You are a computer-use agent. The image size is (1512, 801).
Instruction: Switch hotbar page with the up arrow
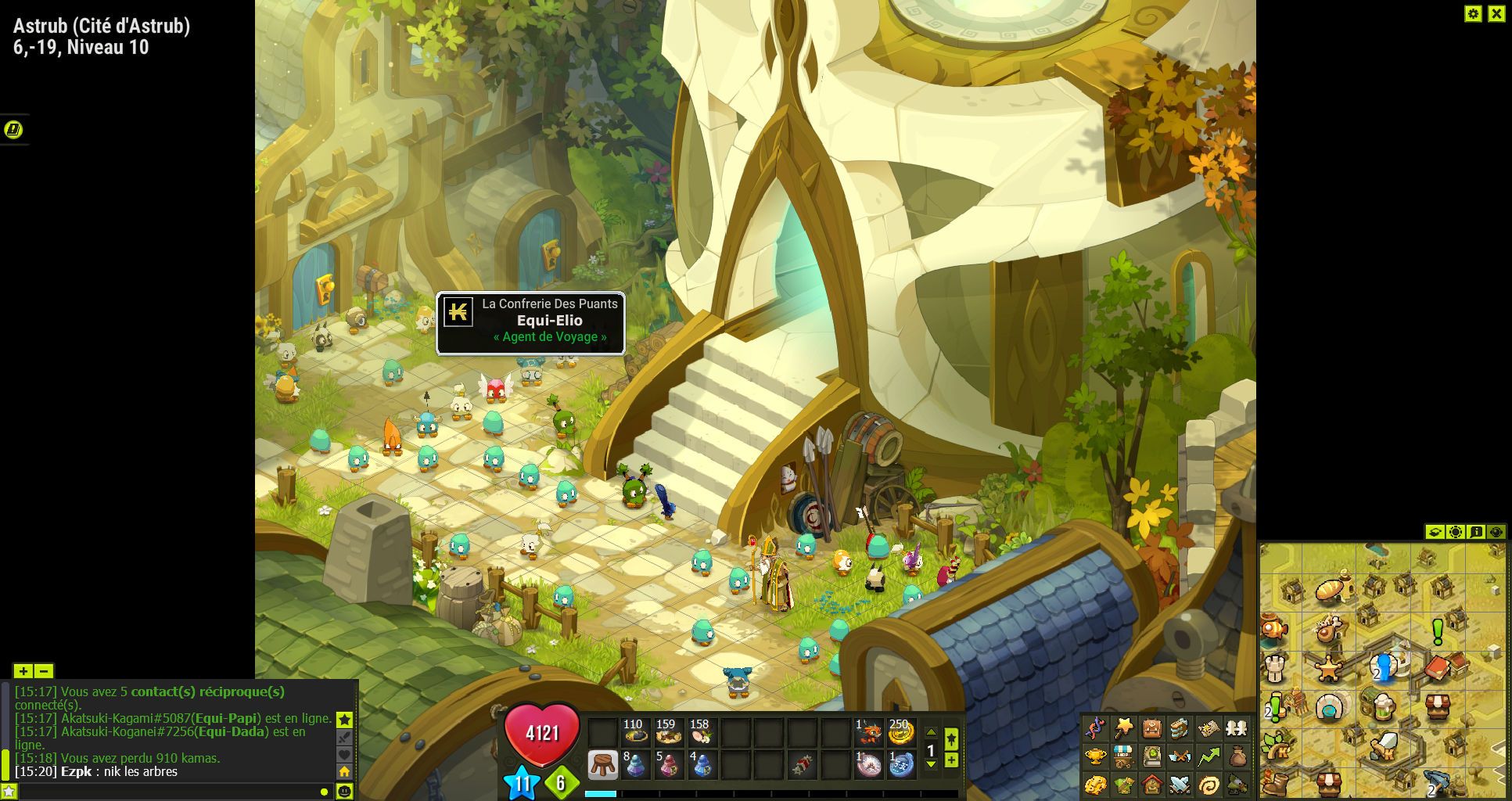click(931, 733)
